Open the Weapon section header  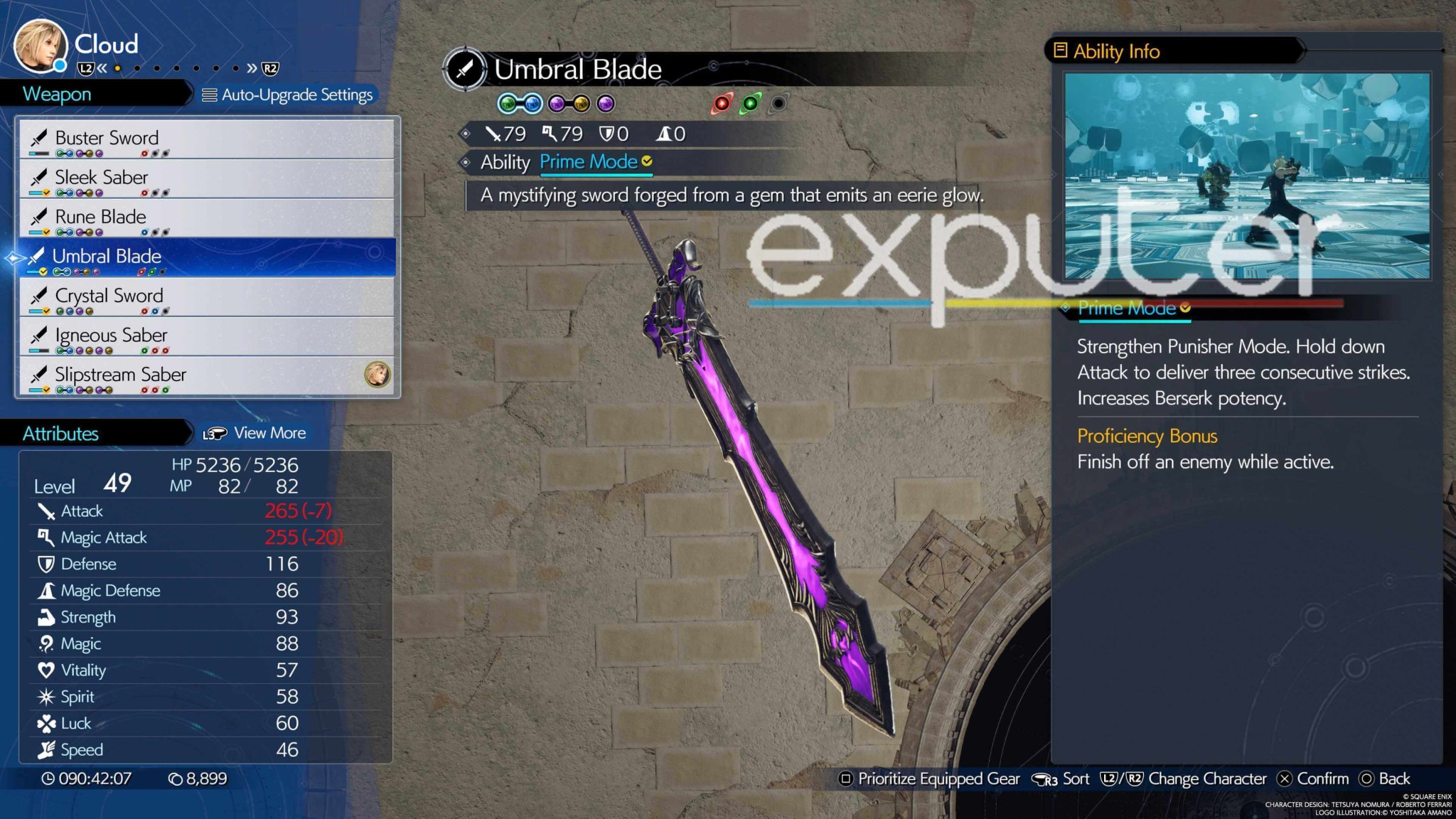[57, 94]
